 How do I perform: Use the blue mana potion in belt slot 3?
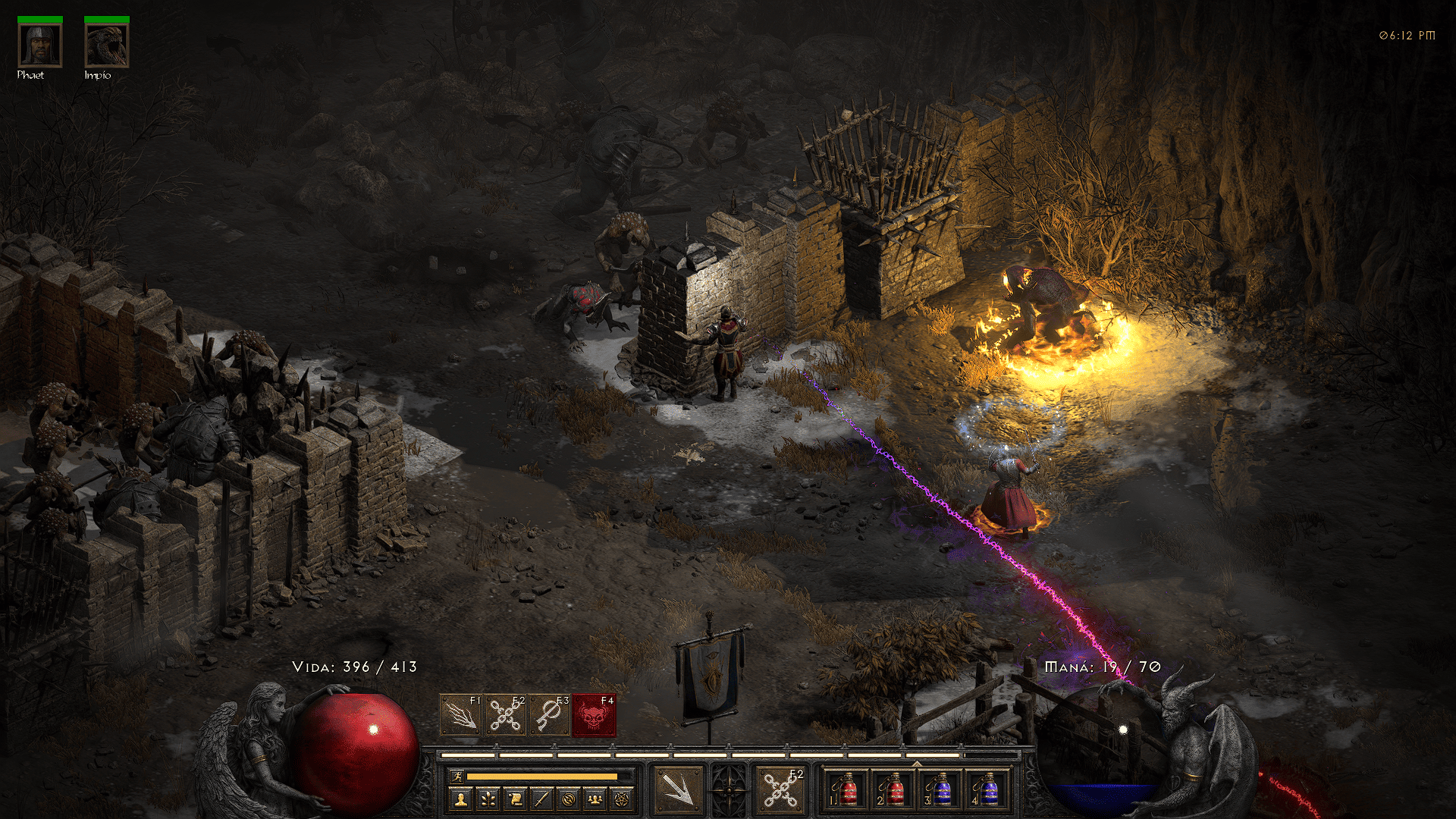pos(941,789)
